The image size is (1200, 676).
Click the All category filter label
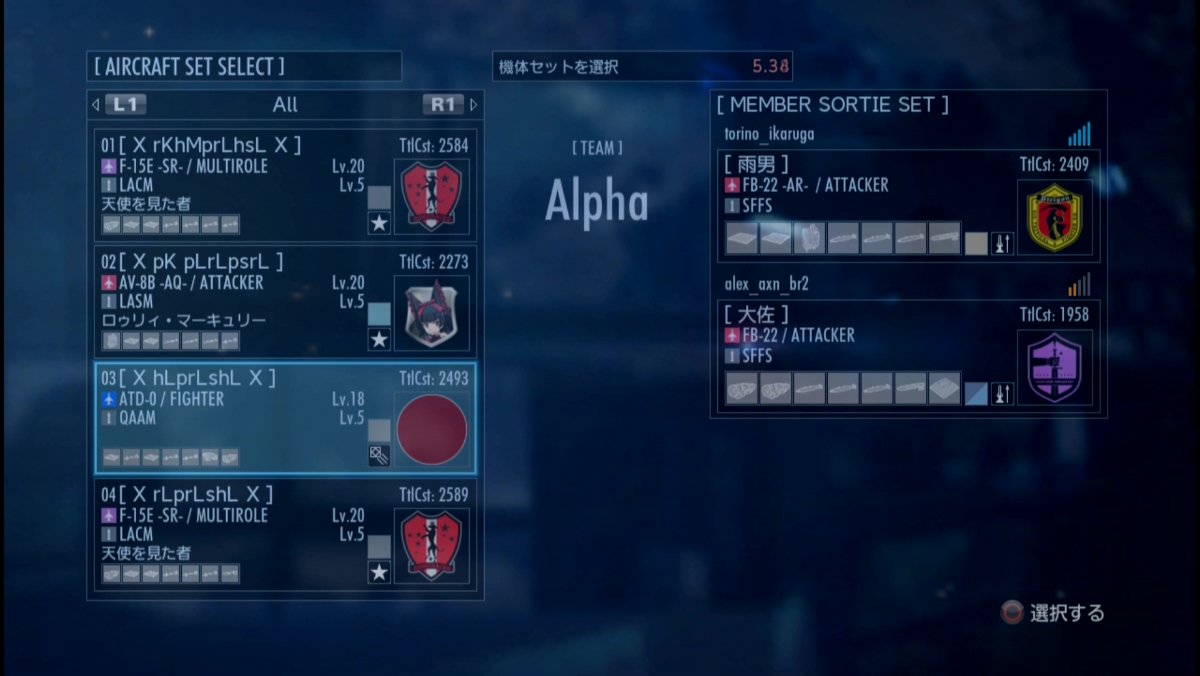coord(285,104)
